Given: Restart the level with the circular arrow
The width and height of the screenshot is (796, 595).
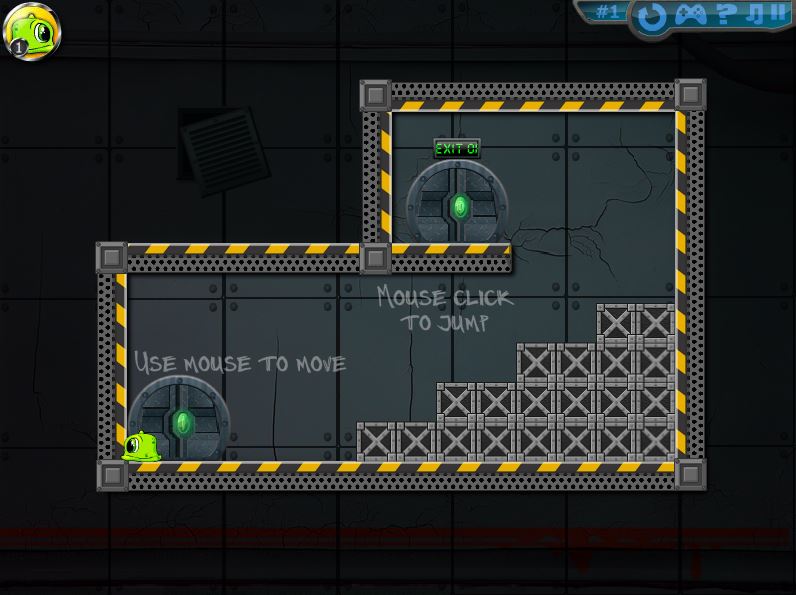Looking at the screenshot, I should point(652,15).
